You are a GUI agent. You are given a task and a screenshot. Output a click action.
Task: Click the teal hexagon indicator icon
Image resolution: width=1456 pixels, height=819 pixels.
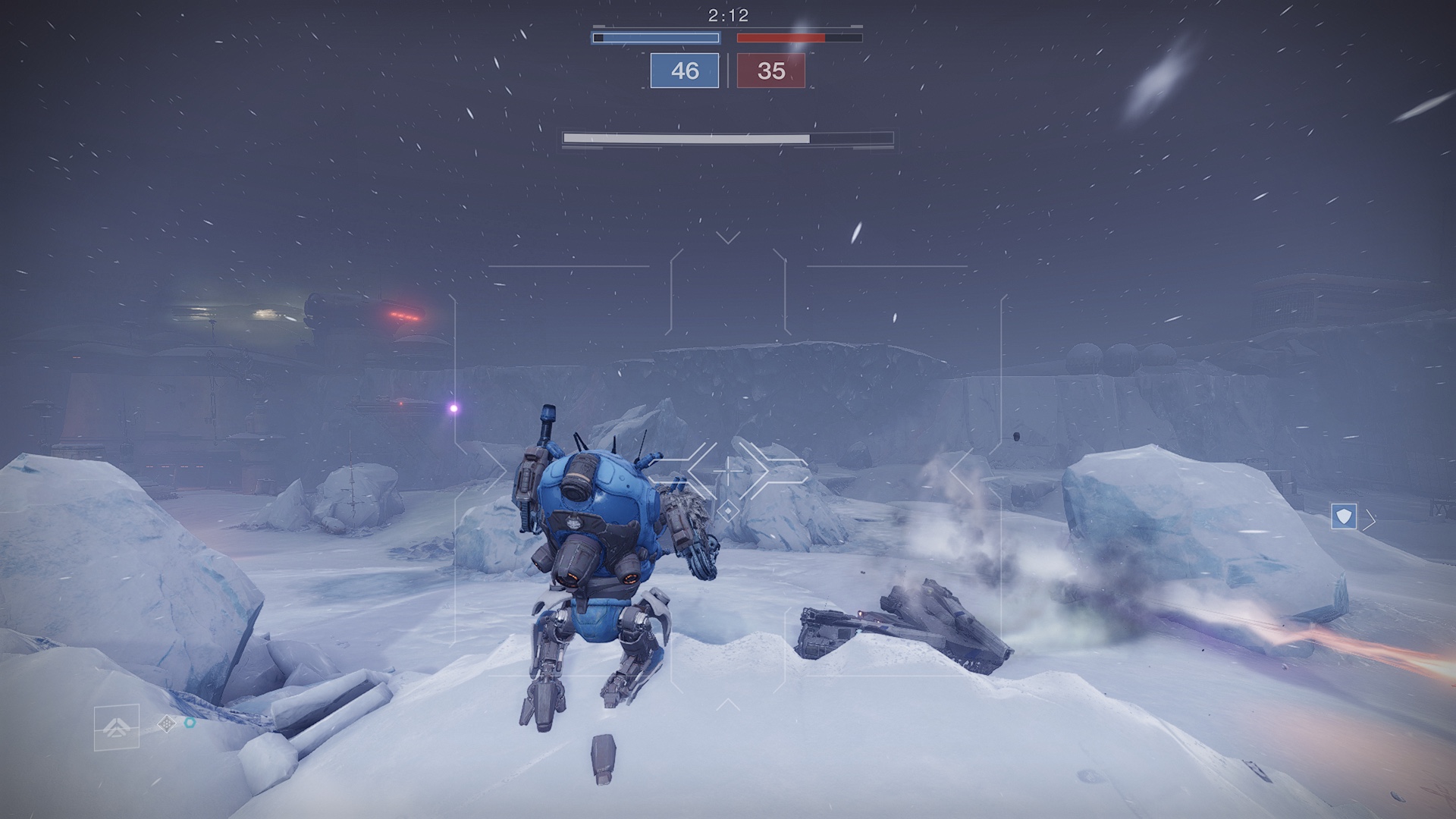pyautogui.click(x=190, y=723)
